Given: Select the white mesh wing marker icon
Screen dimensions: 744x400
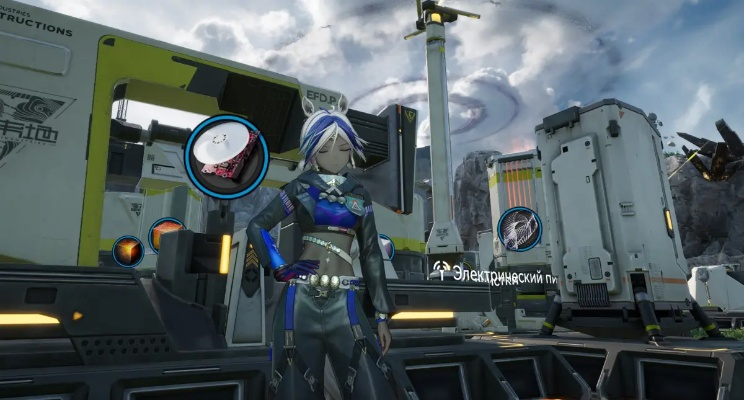Looking at the screenshot, I should [519, 228].
